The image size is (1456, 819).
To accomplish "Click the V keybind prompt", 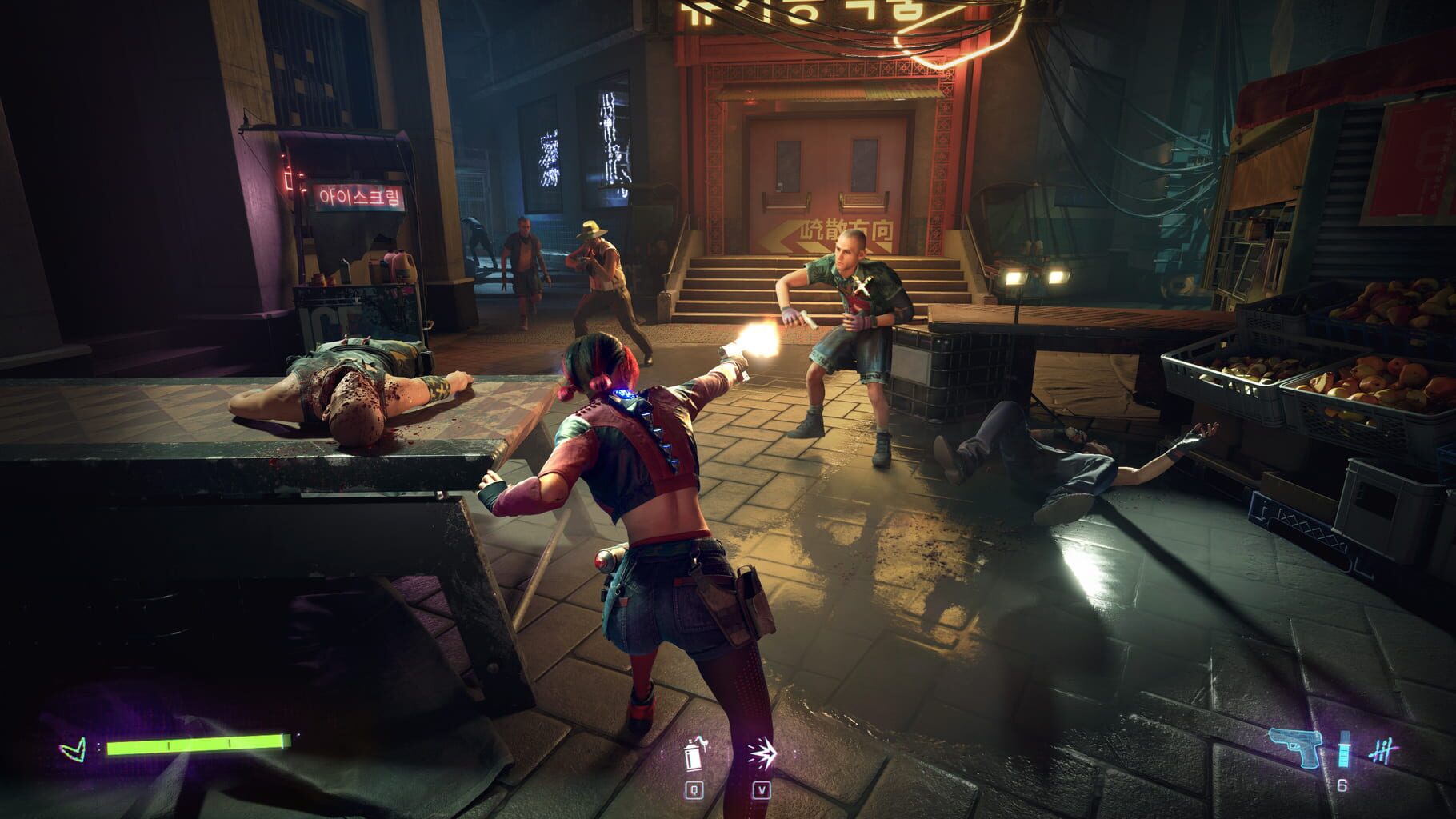I will [x=761, y=788].
